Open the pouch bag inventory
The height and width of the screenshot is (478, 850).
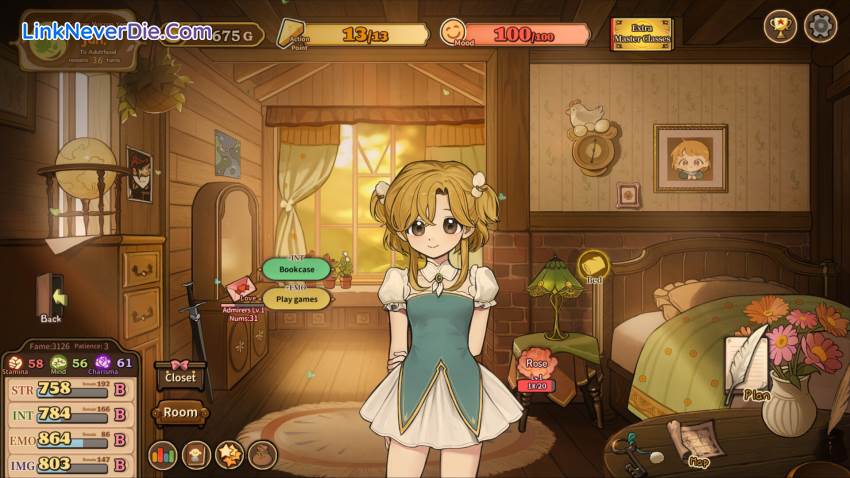[x=262, y=455]
